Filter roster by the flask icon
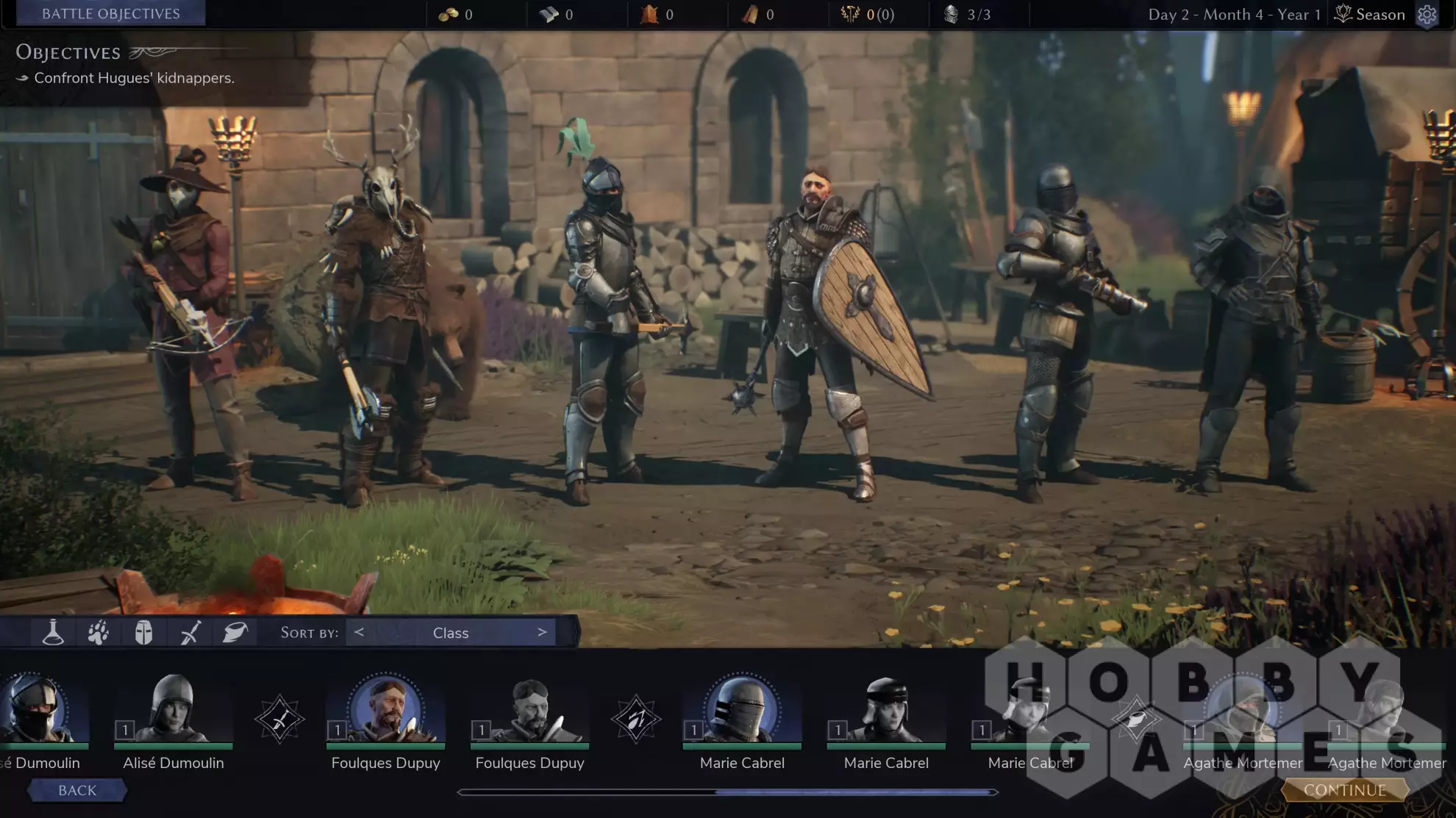Screen dimensions: 1456x818 coord(53,632)
